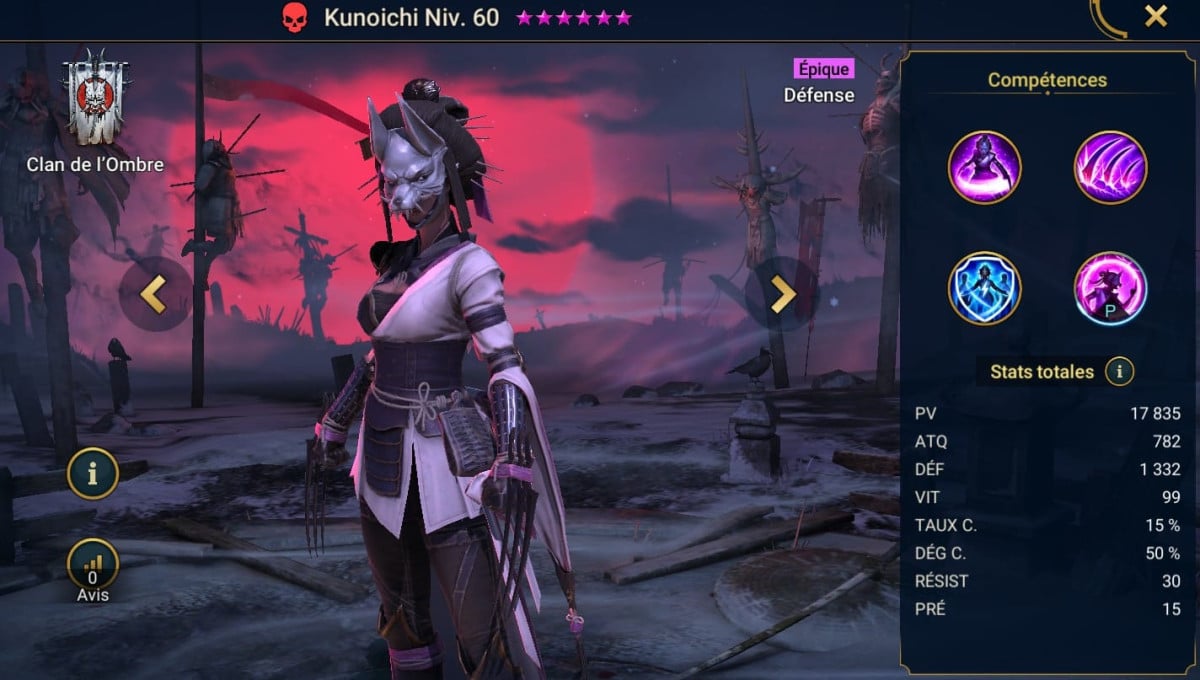This screenshot has height=680, width=1200.
Task: Show the previous champion with left arrow
Action: click(153, 294)
